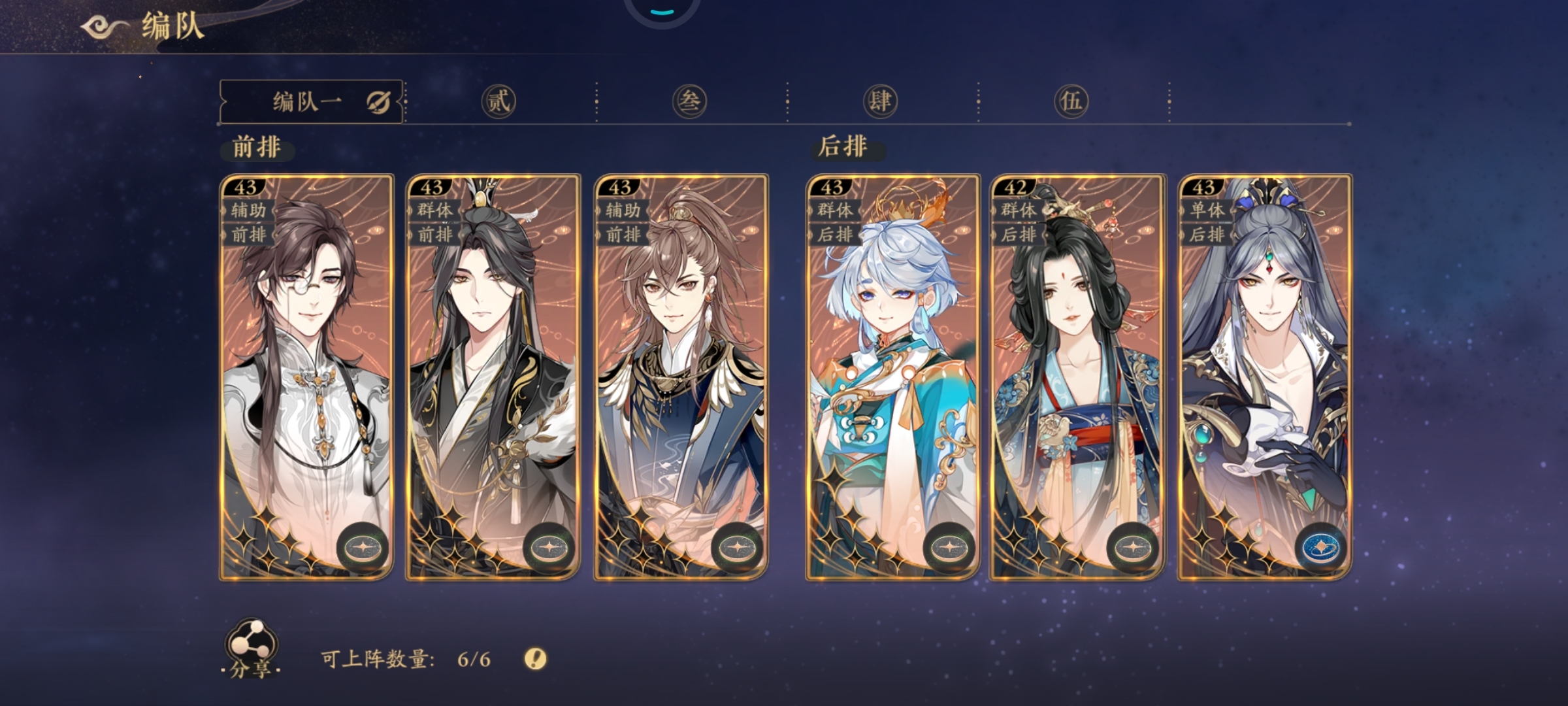Screen dimensions: 1568x706
Task: Tap the star-disc icon on blue-haired character
Action: [x=949, y=548]
